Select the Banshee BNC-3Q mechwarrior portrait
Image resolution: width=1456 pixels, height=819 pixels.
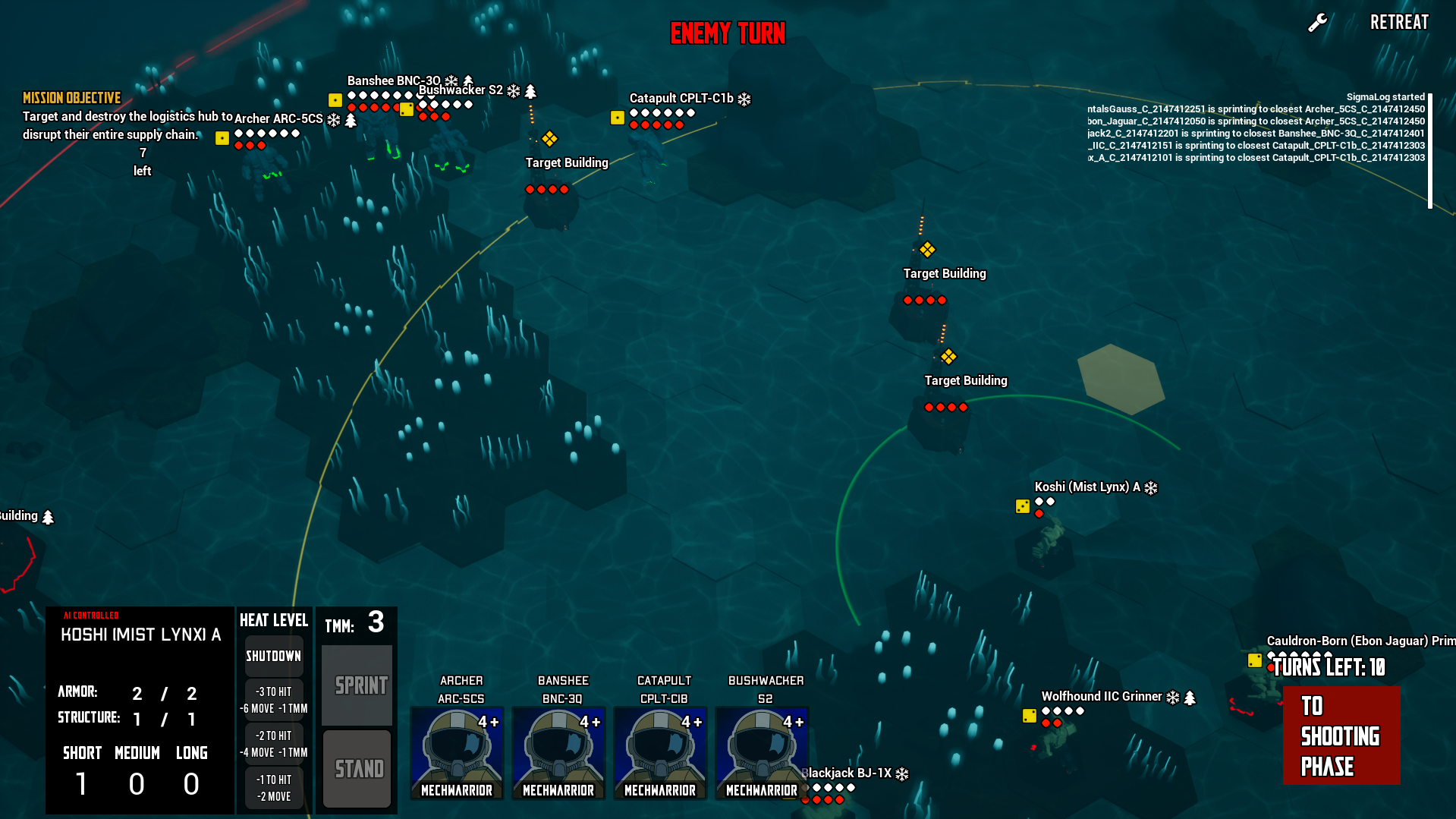[x=558, y=752]
